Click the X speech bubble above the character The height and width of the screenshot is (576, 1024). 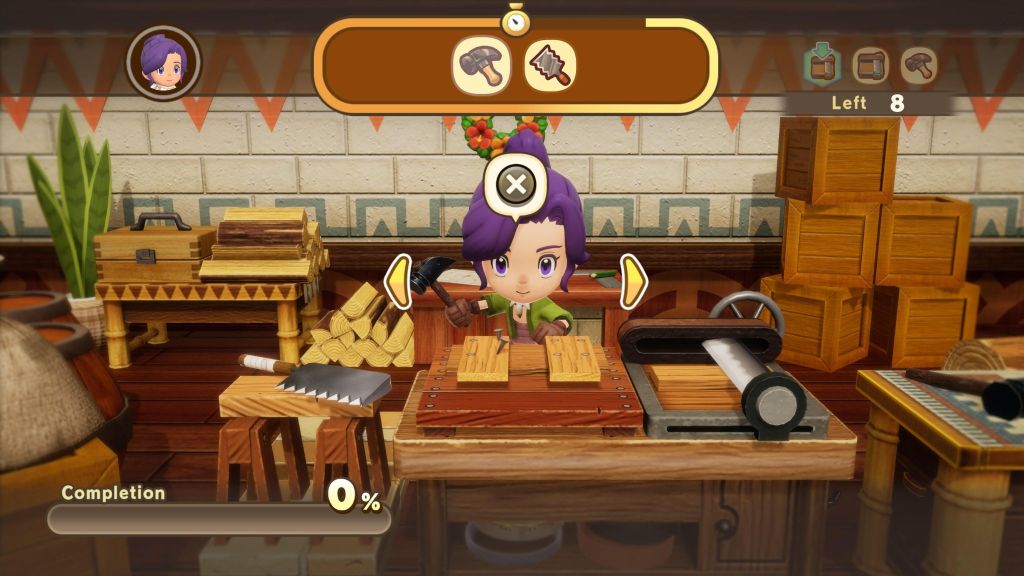(x=516, y=185)
